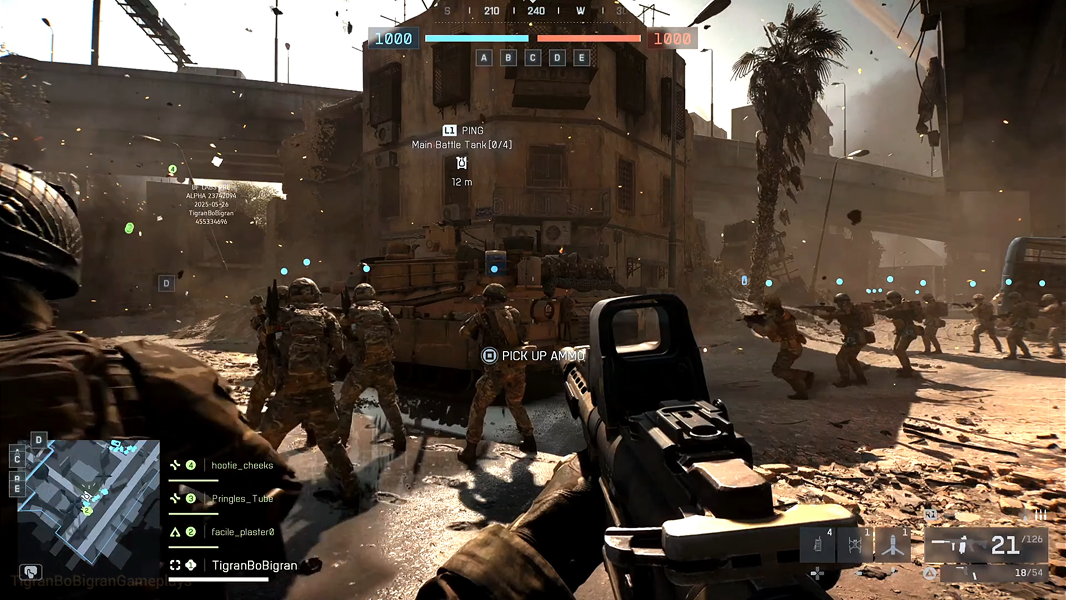The width and height of the screenshot is (1066, 600).
Task: Select capture point B in objective bar
Action: click(x=508, y=57)
